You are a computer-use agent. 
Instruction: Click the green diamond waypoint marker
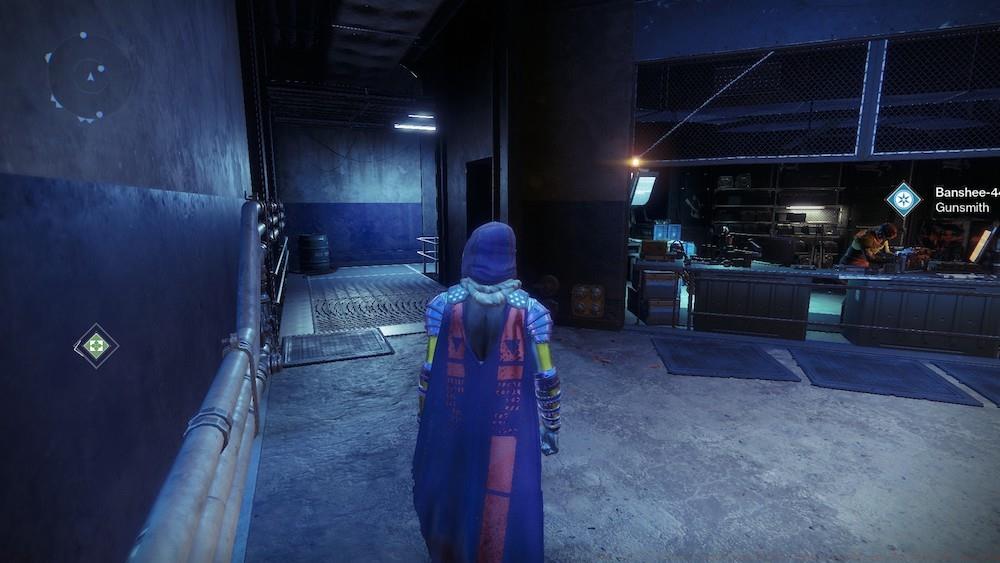[x=96, y=346]
